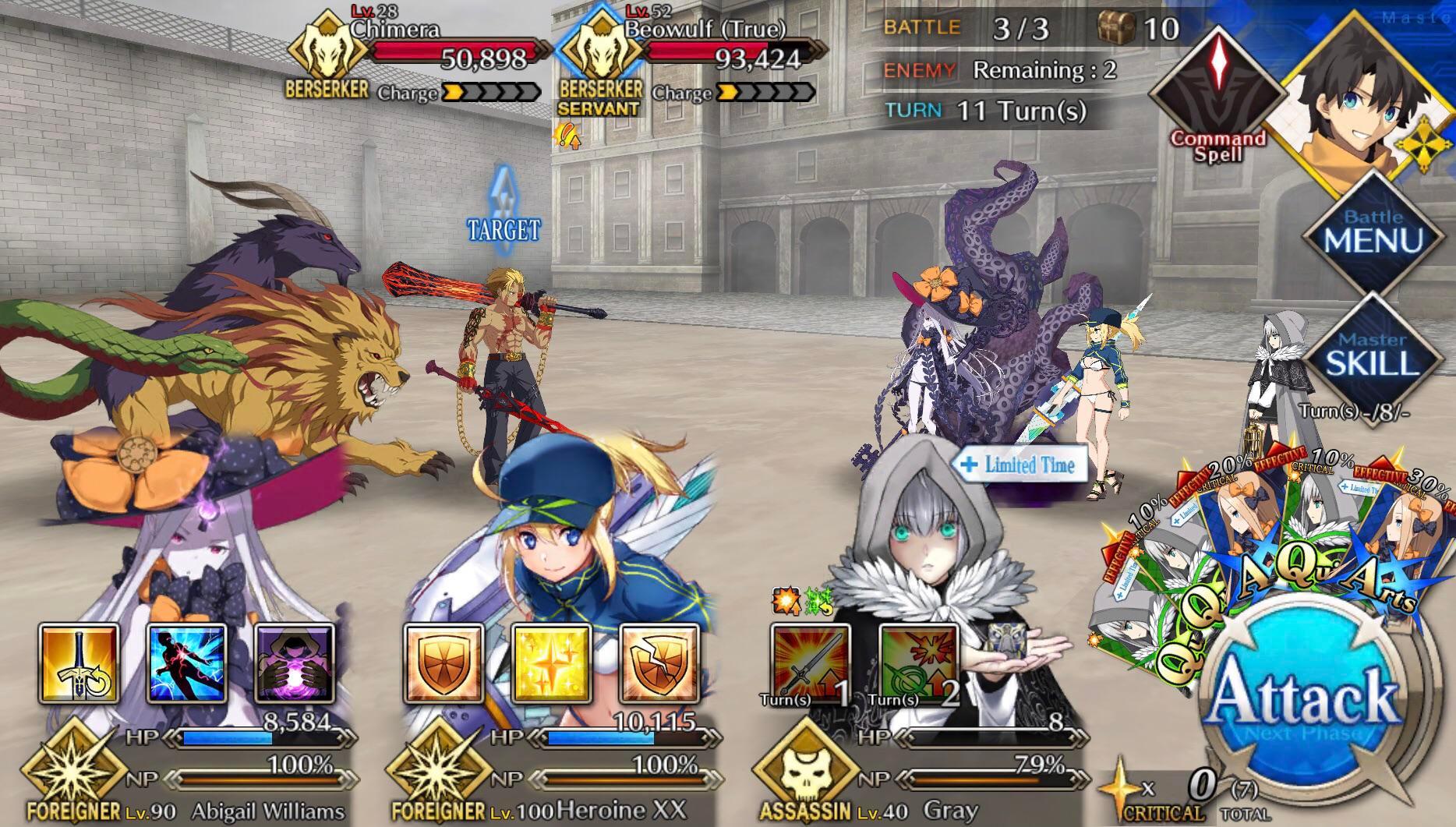Viewport: 1456px width, 827px height.
Task: Target Beowulf (True) enemy nameplate
Action: [694, 55]
